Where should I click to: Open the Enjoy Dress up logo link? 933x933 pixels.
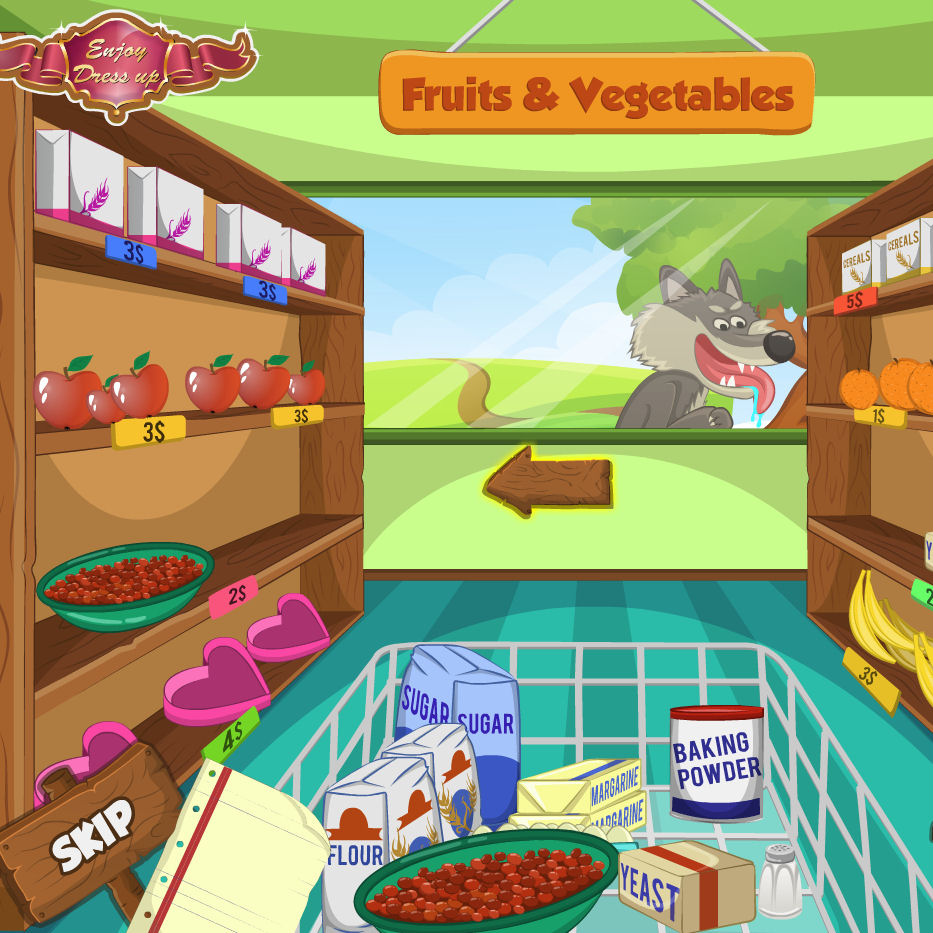pyautogui.click(x=117, y=60)
